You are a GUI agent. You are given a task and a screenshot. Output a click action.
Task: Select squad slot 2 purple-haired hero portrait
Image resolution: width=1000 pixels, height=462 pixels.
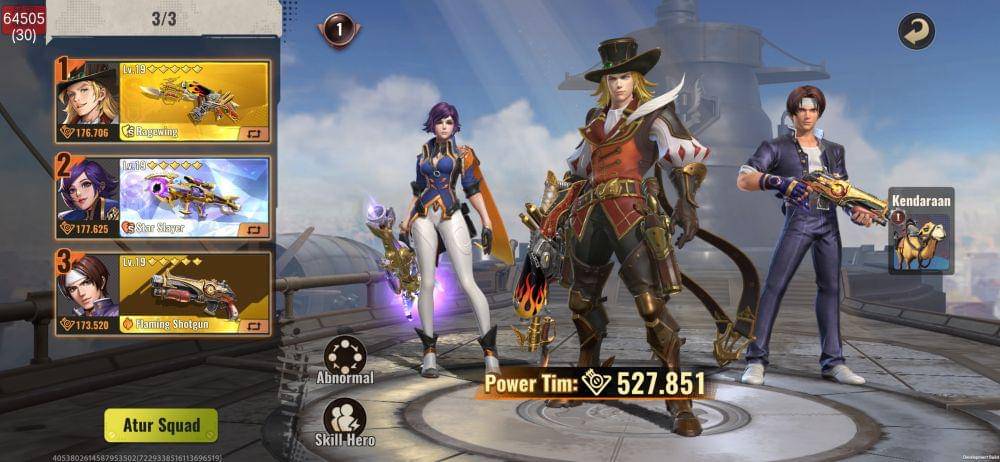(x=87, y=192)
